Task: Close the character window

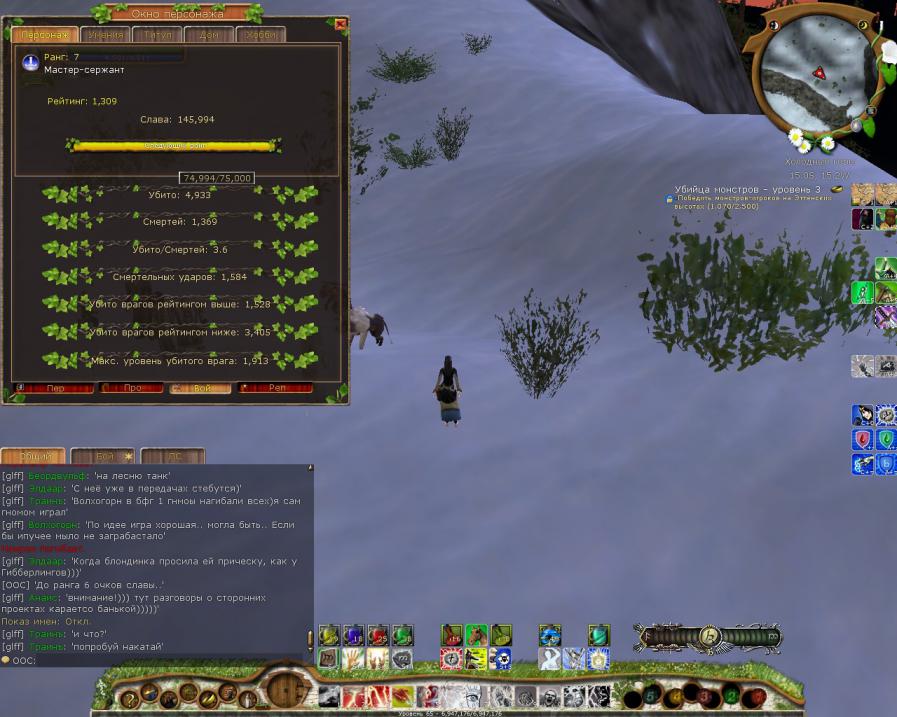Action: click(340, 24)
